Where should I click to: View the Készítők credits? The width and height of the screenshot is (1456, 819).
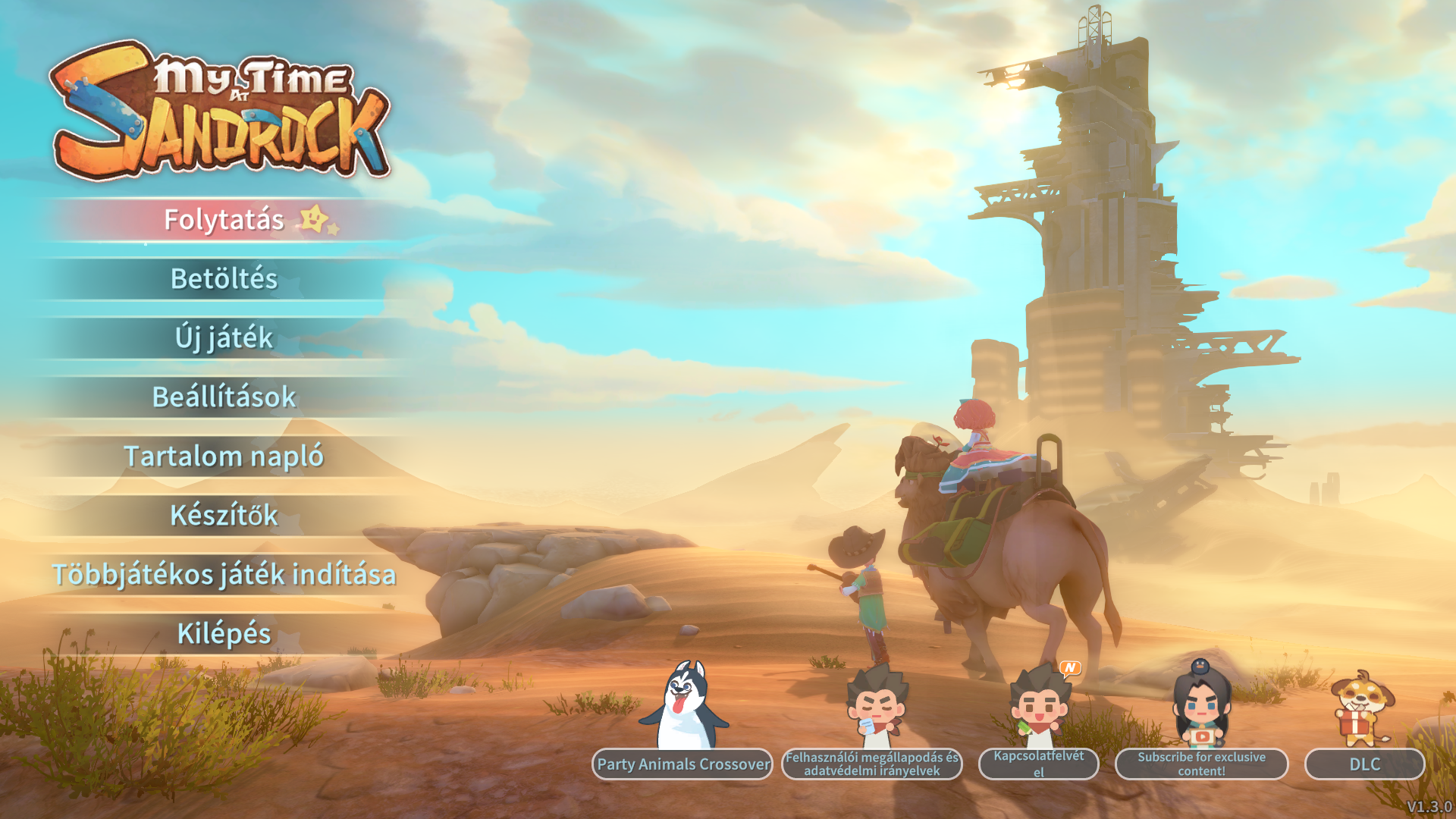(x=224, y=516)
